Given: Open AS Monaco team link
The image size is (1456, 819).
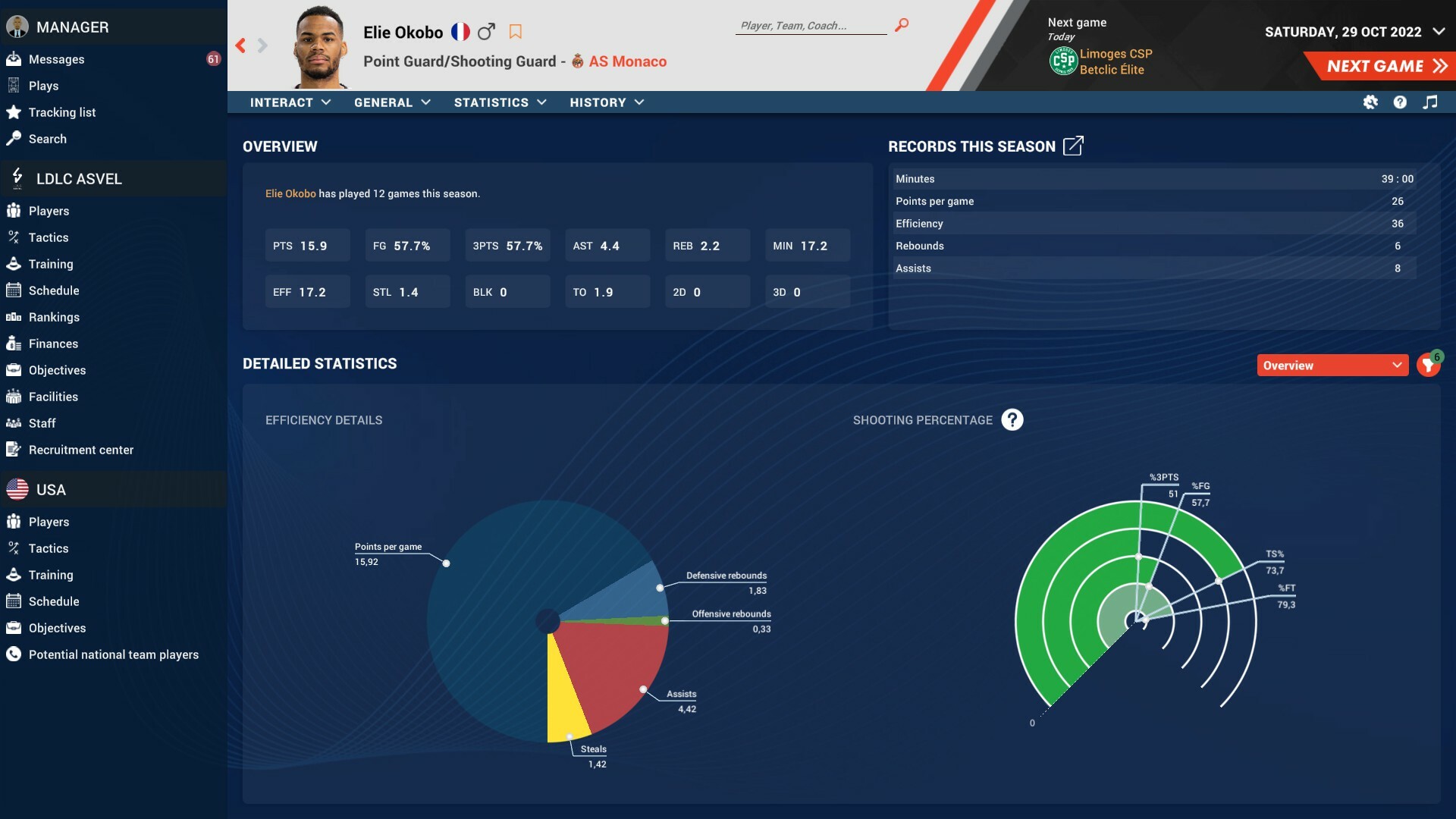Looking at the screenshot, I should coord(627,61).
